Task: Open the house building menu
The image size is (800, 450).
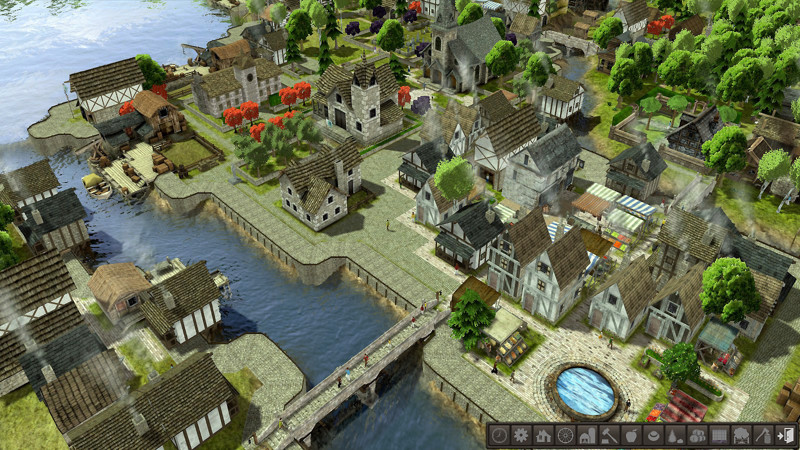Action: (x=543, y=435)
